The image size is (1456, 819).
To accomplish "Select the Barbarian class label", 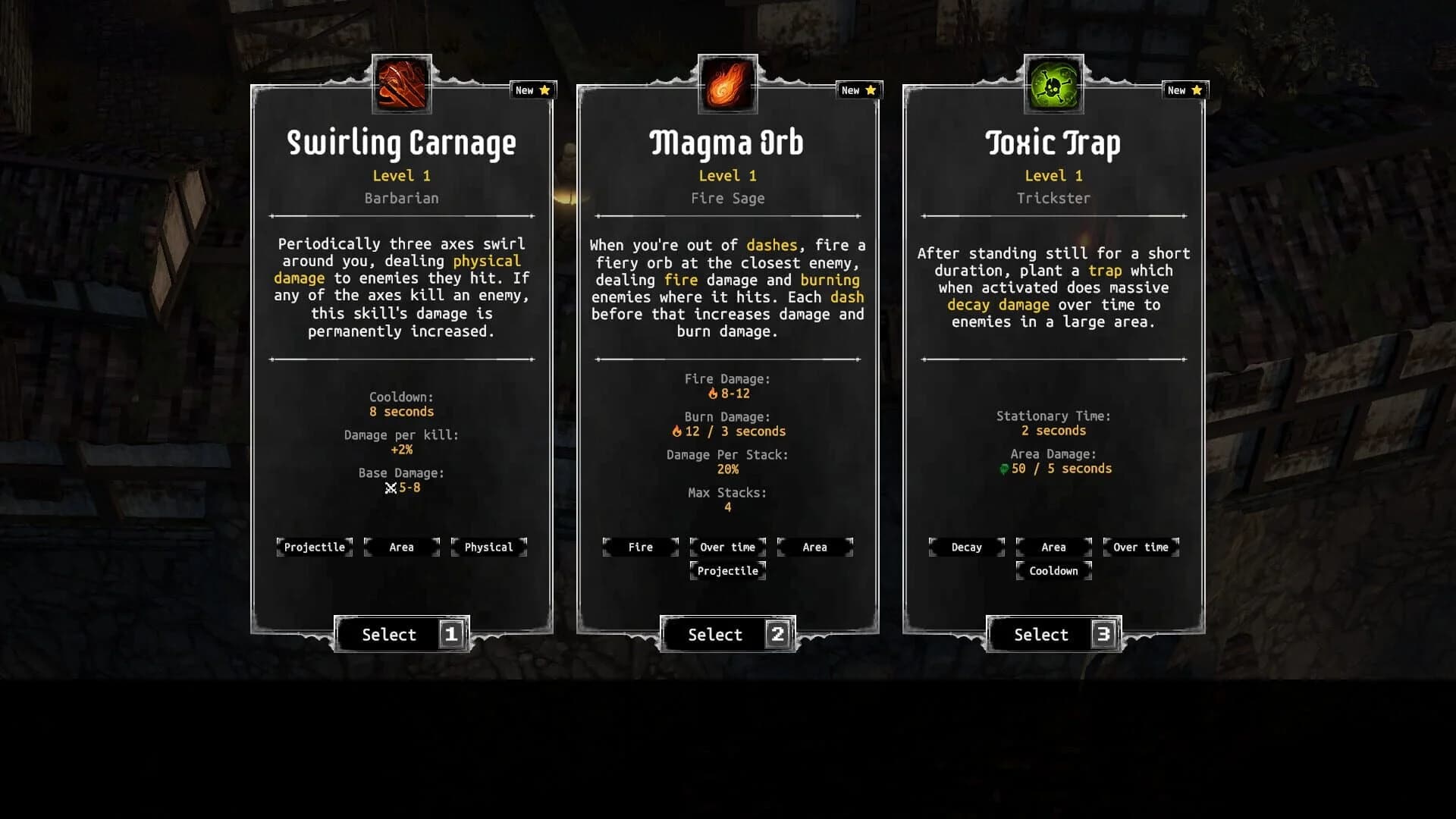I will [x=401, y=198].
